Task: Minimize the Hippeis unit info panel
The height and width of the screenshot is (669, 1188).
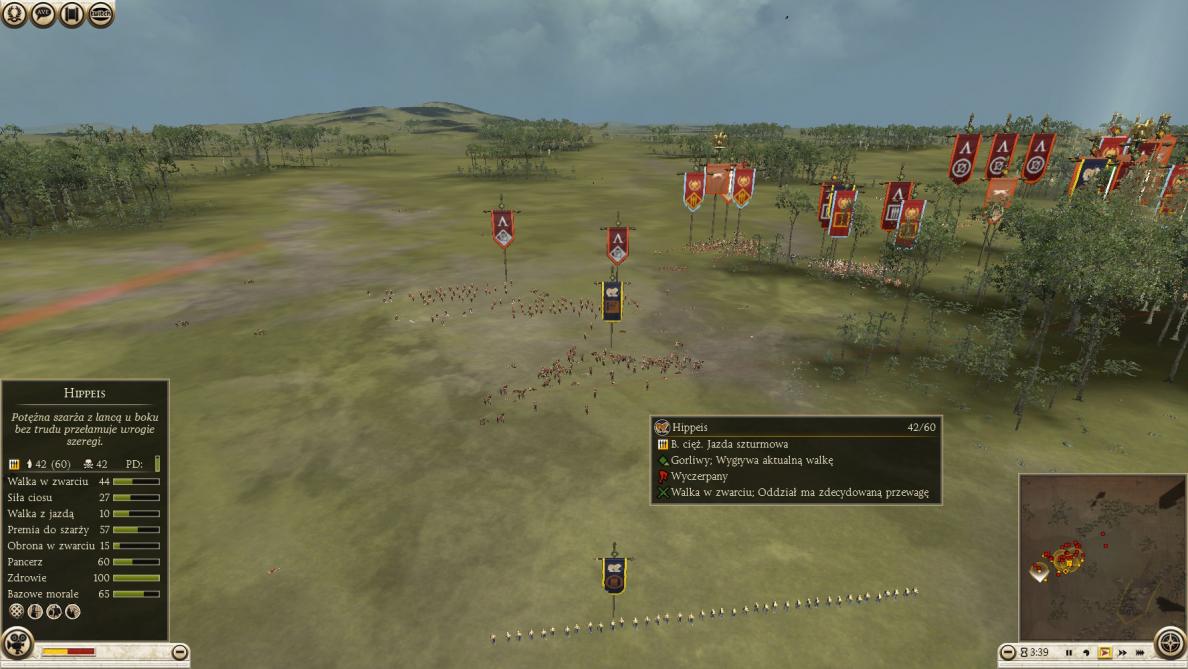Action: coord(179,652)
